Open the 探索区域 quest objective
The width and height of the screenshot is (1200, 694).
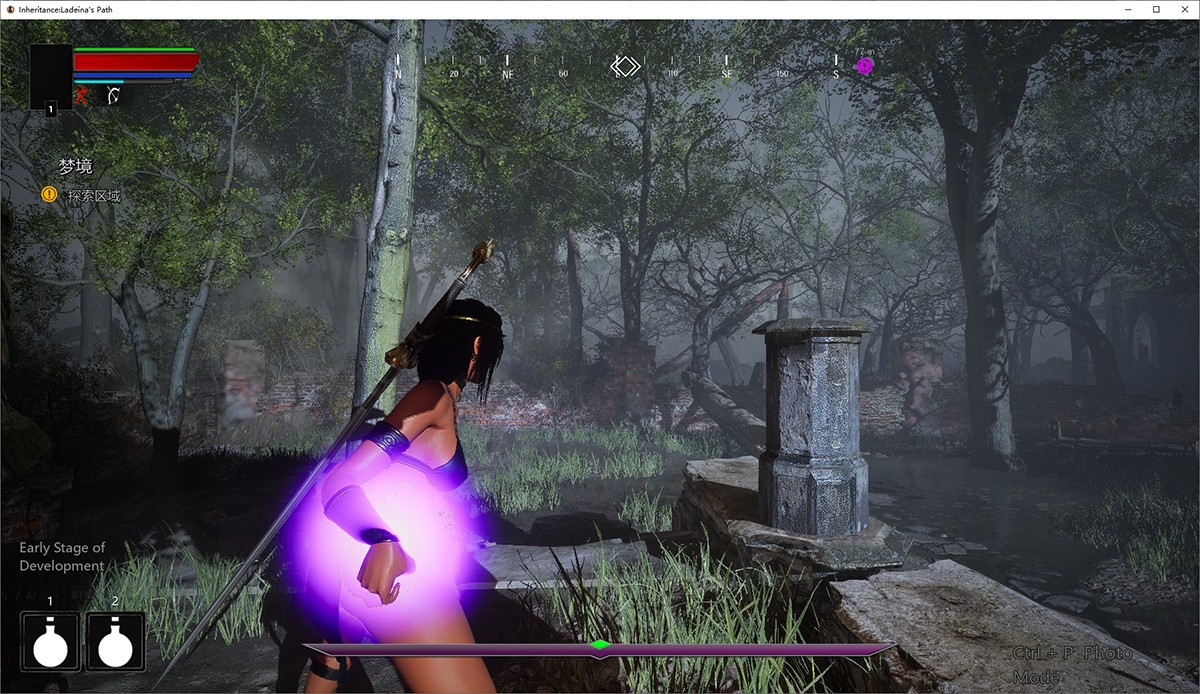point(94,196)
